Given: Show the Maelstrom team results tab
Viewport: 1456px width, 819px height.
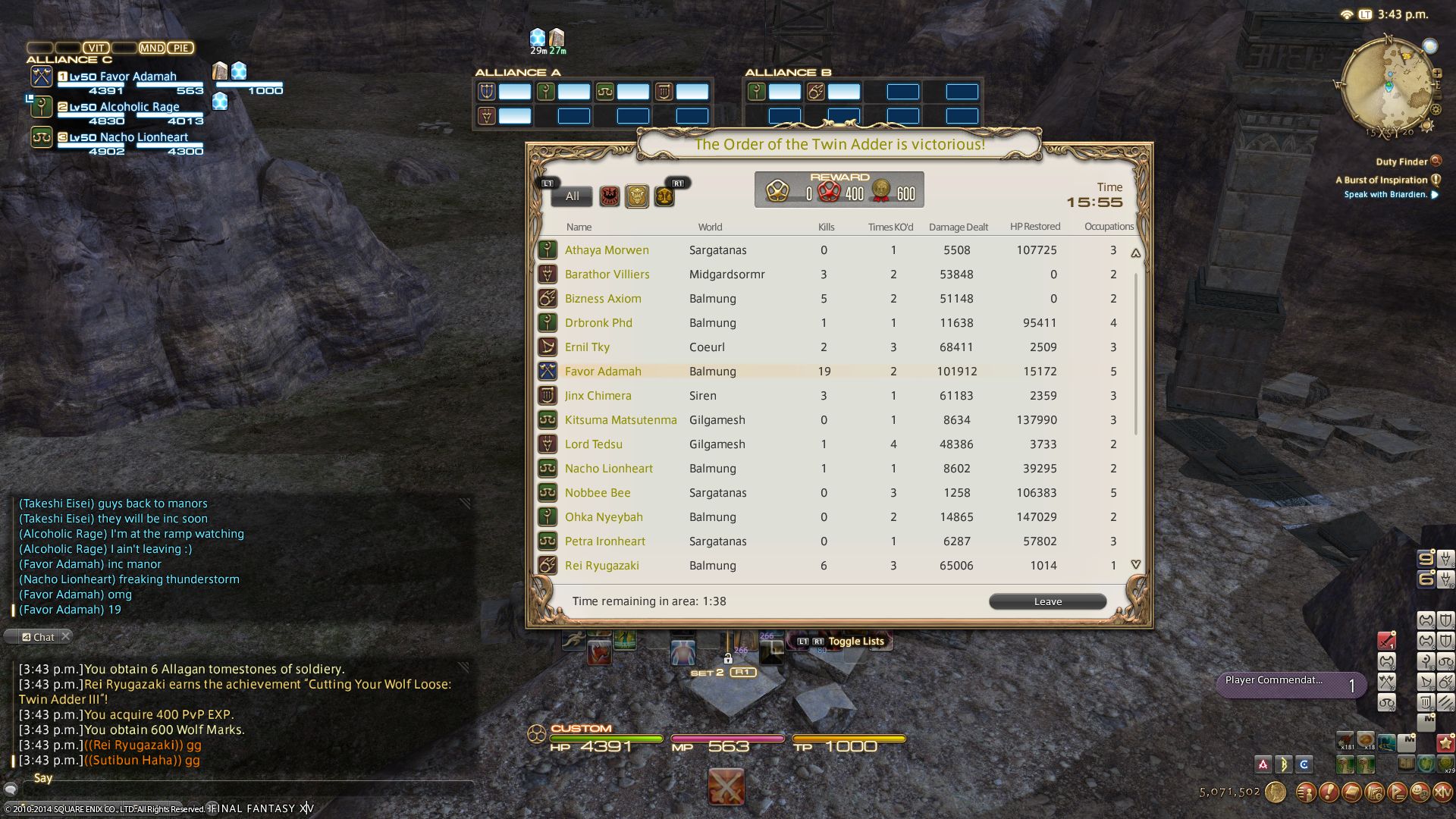Looking at the screenshot, I should tap(610, 196).
